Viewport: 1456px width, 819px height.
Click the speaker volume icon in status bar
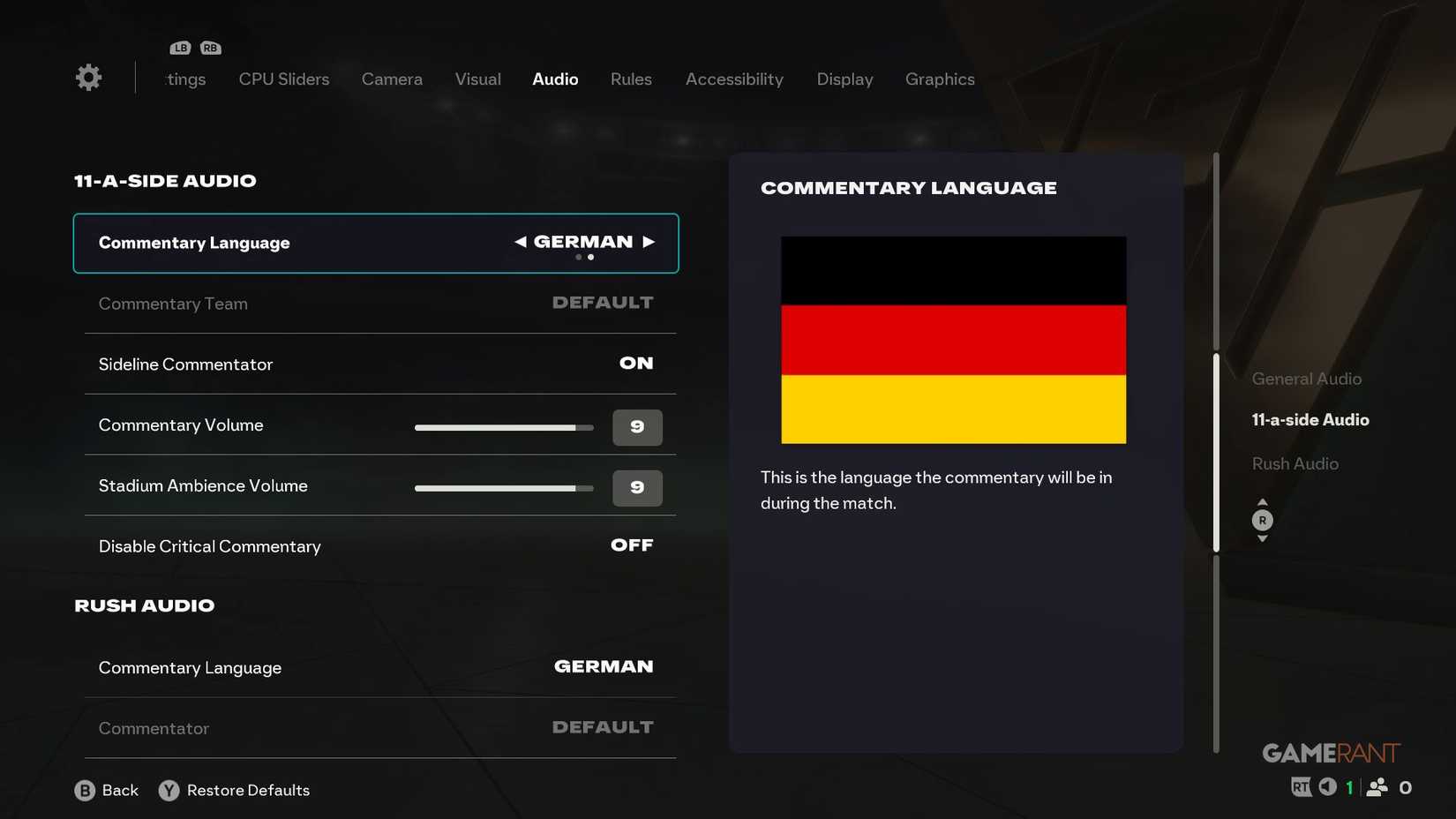[1328, 786]
